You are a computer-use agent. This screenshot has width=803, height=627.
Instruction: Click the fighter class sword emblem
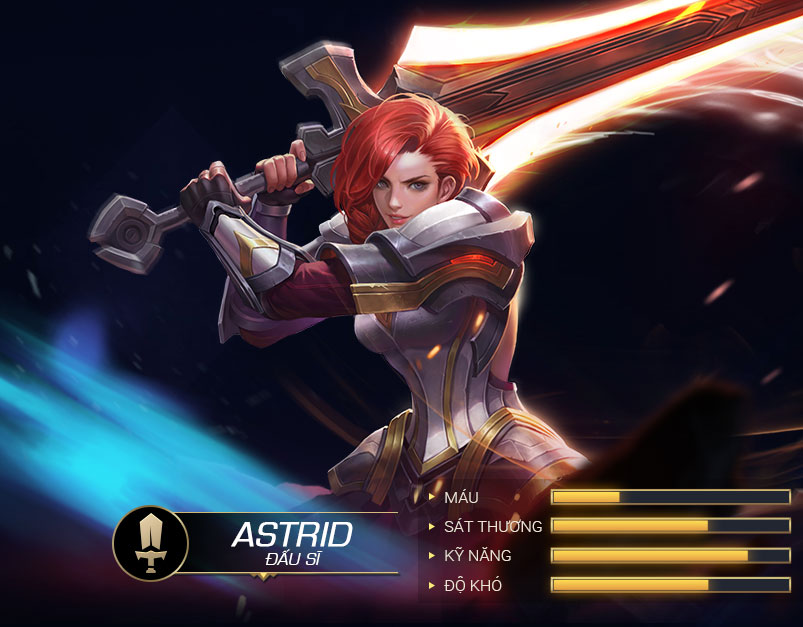(150, 543)
